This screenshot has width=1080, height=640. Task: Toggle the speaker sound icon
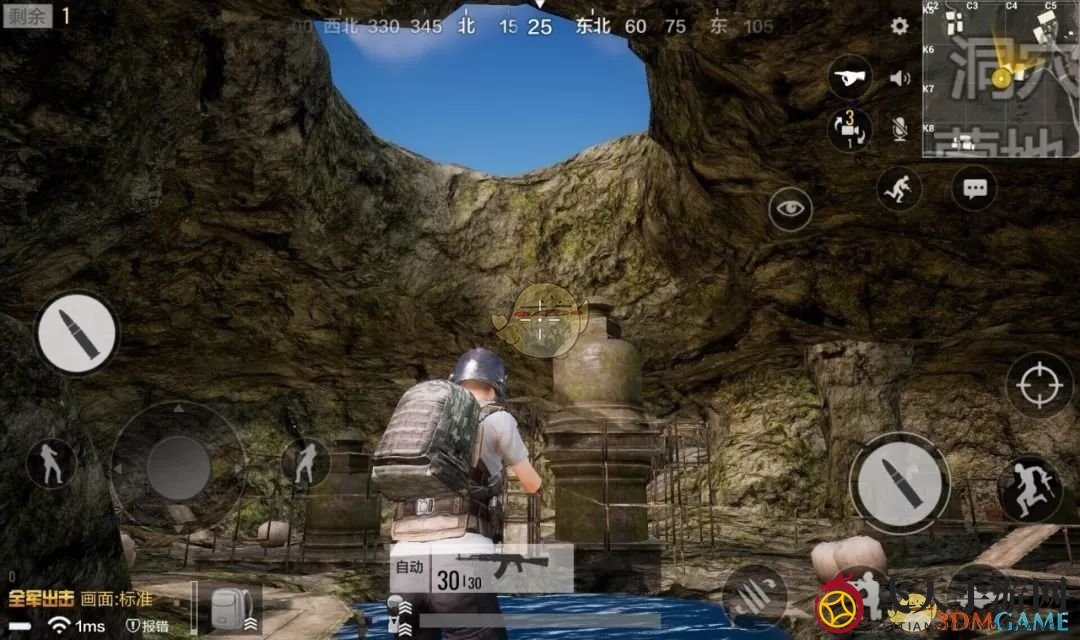900,78
